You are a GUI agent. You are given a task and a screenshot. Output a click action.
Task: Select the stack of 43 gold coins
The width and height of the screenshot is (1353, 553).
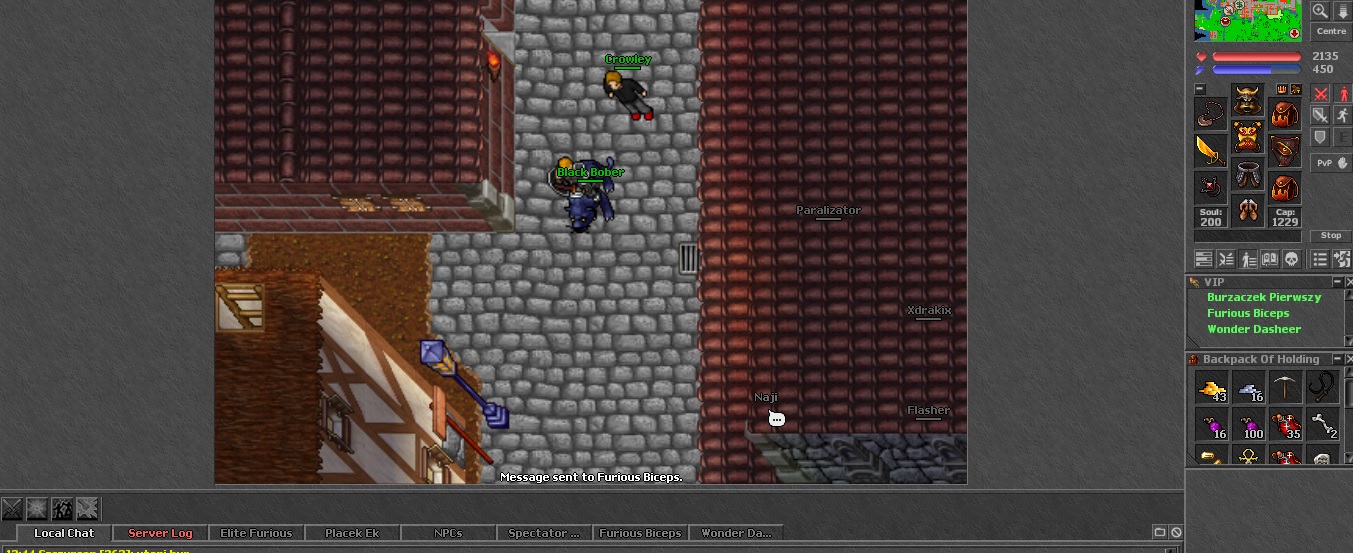pyautogui.click(x=1211, y=386)
